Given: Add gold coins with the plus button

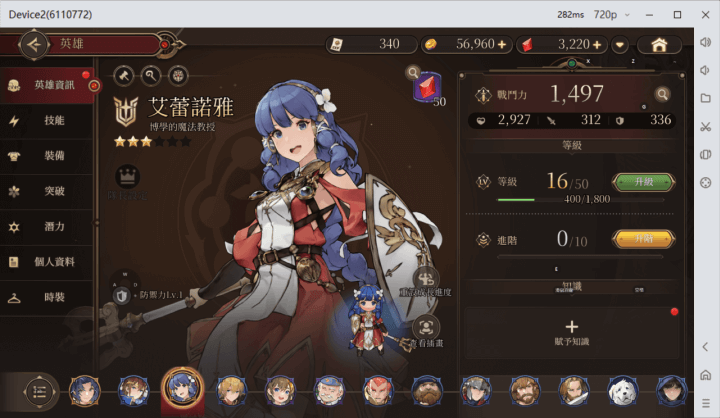Looking at the screenshot, I should [x=502, y=45].
